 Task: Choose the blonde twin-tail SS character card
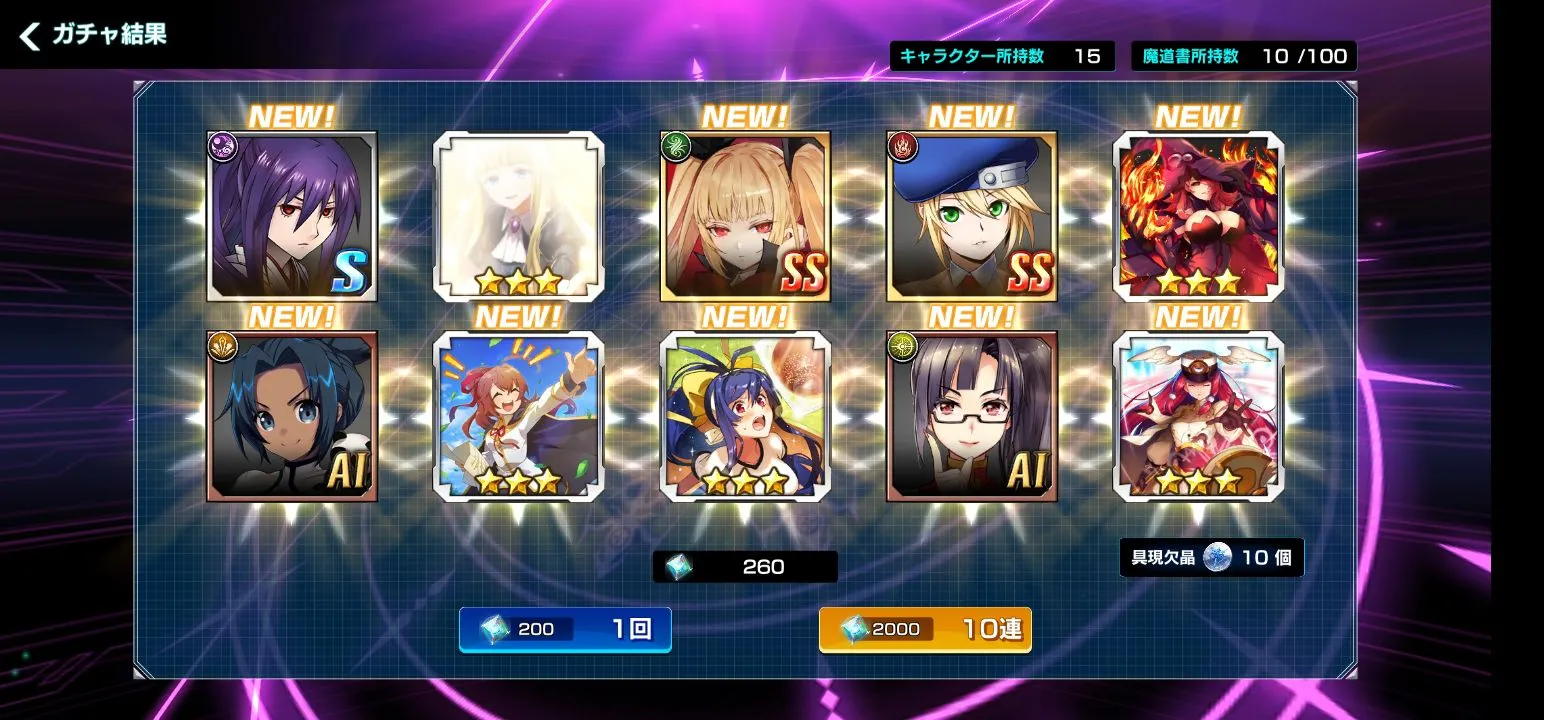745,216
